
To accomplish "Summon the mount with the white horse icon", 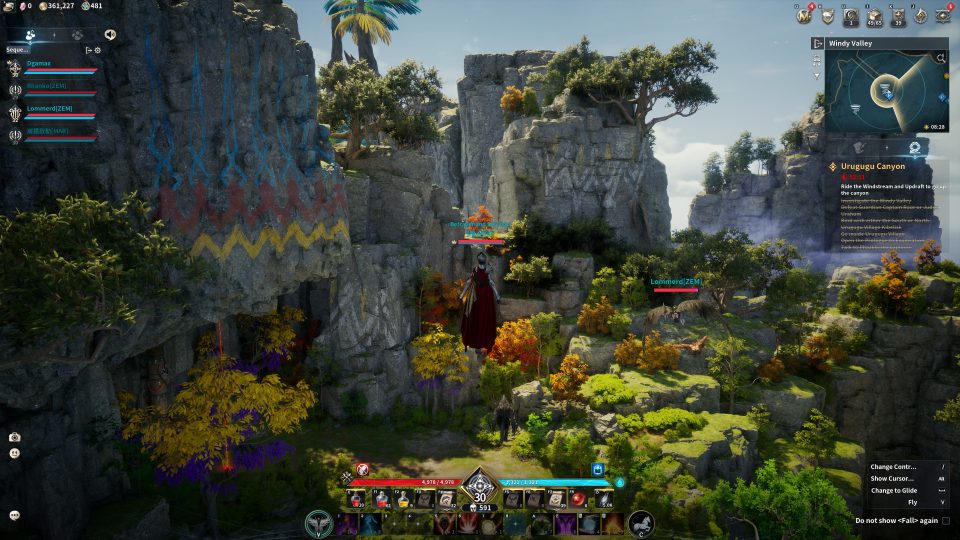I will 641,523.
